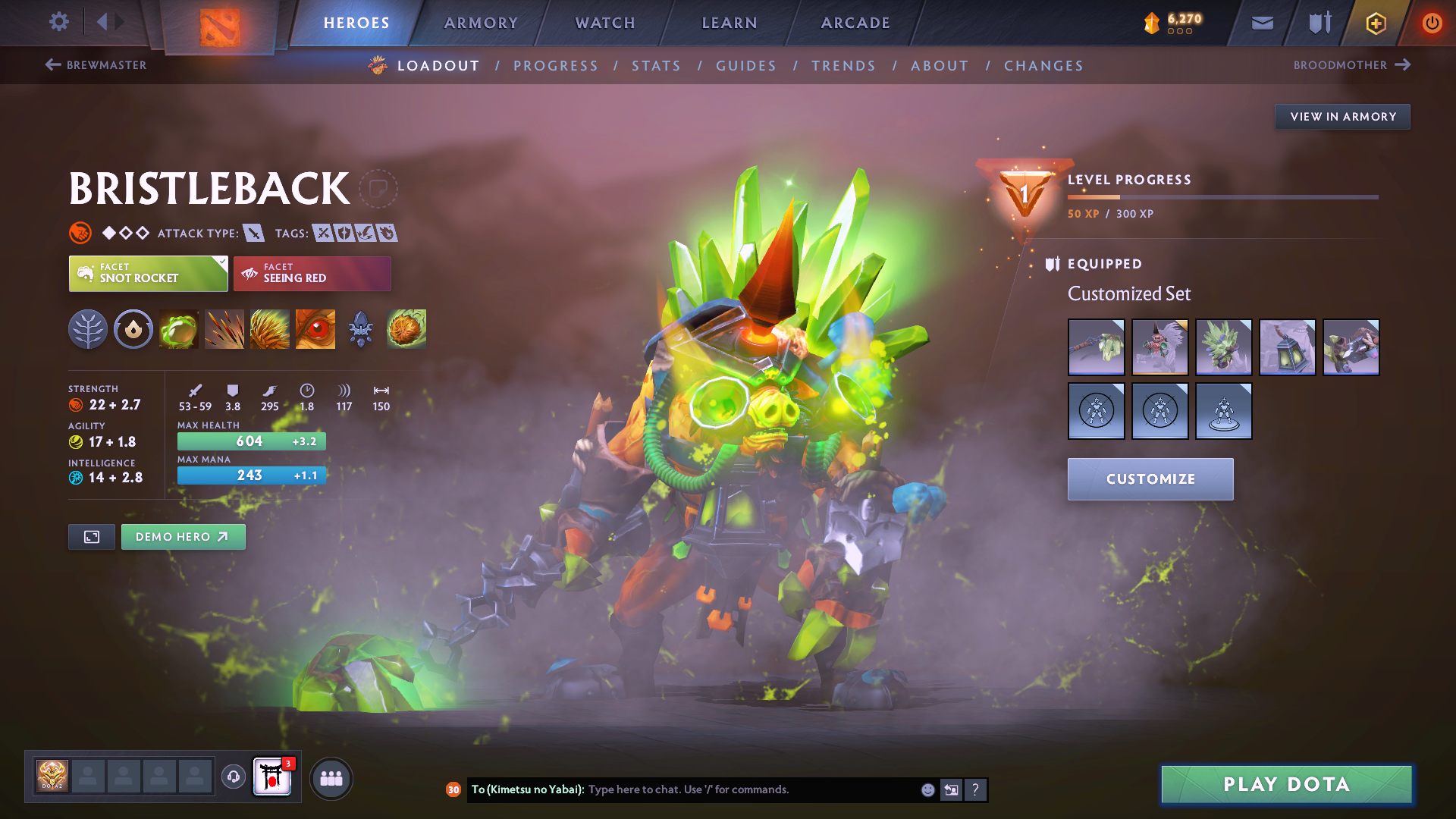This screenshot has width=1456, height=819.
Task: Inspect the red eye ability icon
Action: click(x=315, y=329)
